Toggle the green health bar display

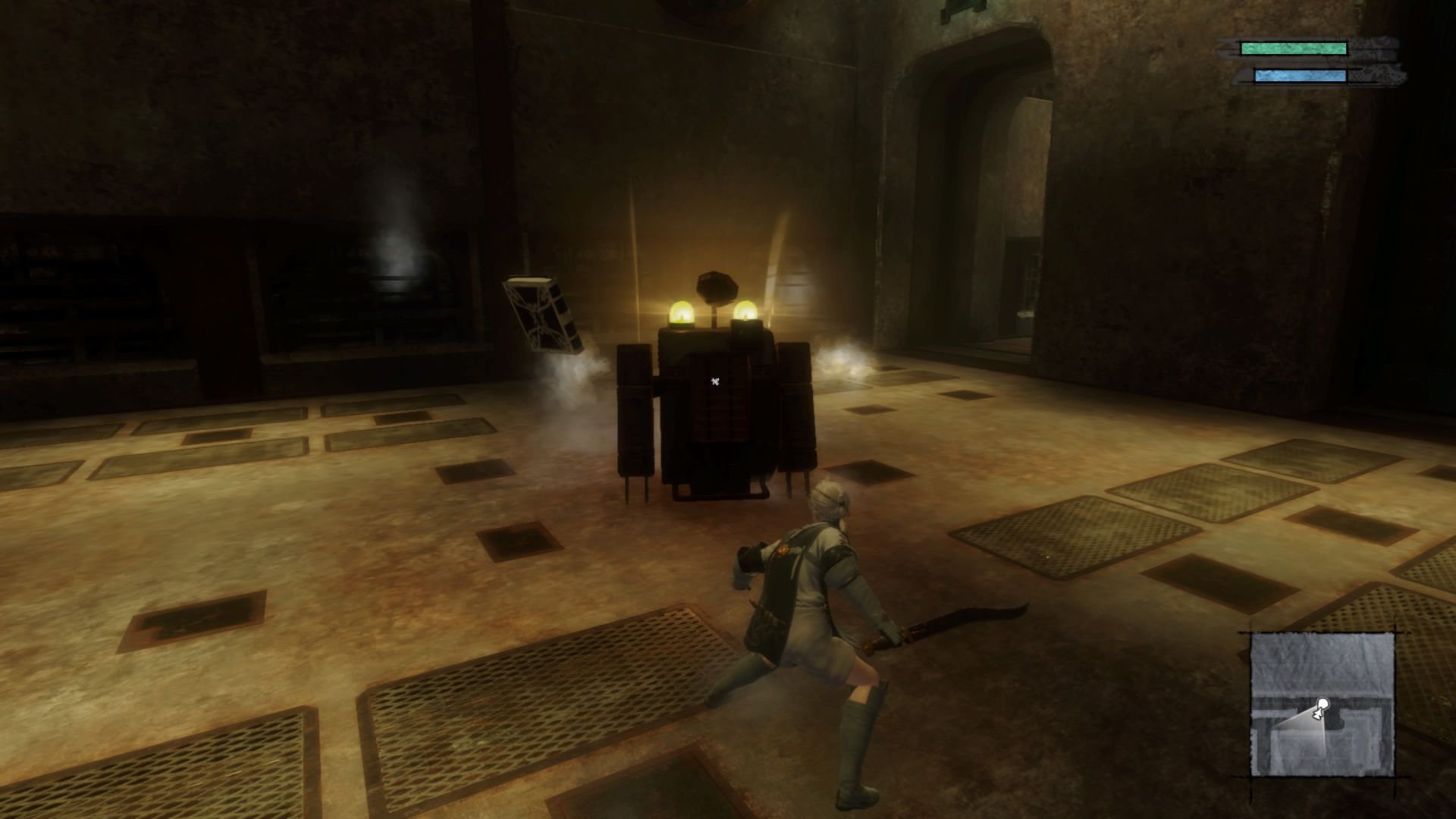click(1293, 48)
